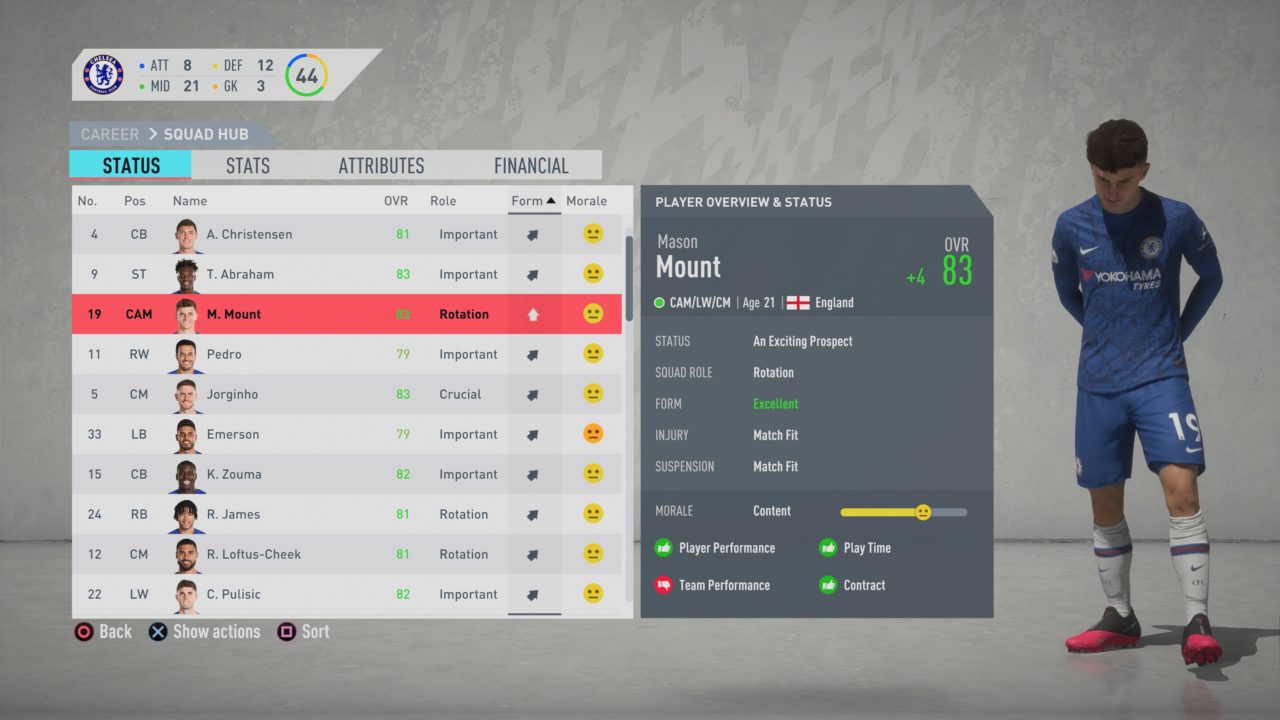
Task: Click the Play Time happy icon
Action: click(828, 548)
